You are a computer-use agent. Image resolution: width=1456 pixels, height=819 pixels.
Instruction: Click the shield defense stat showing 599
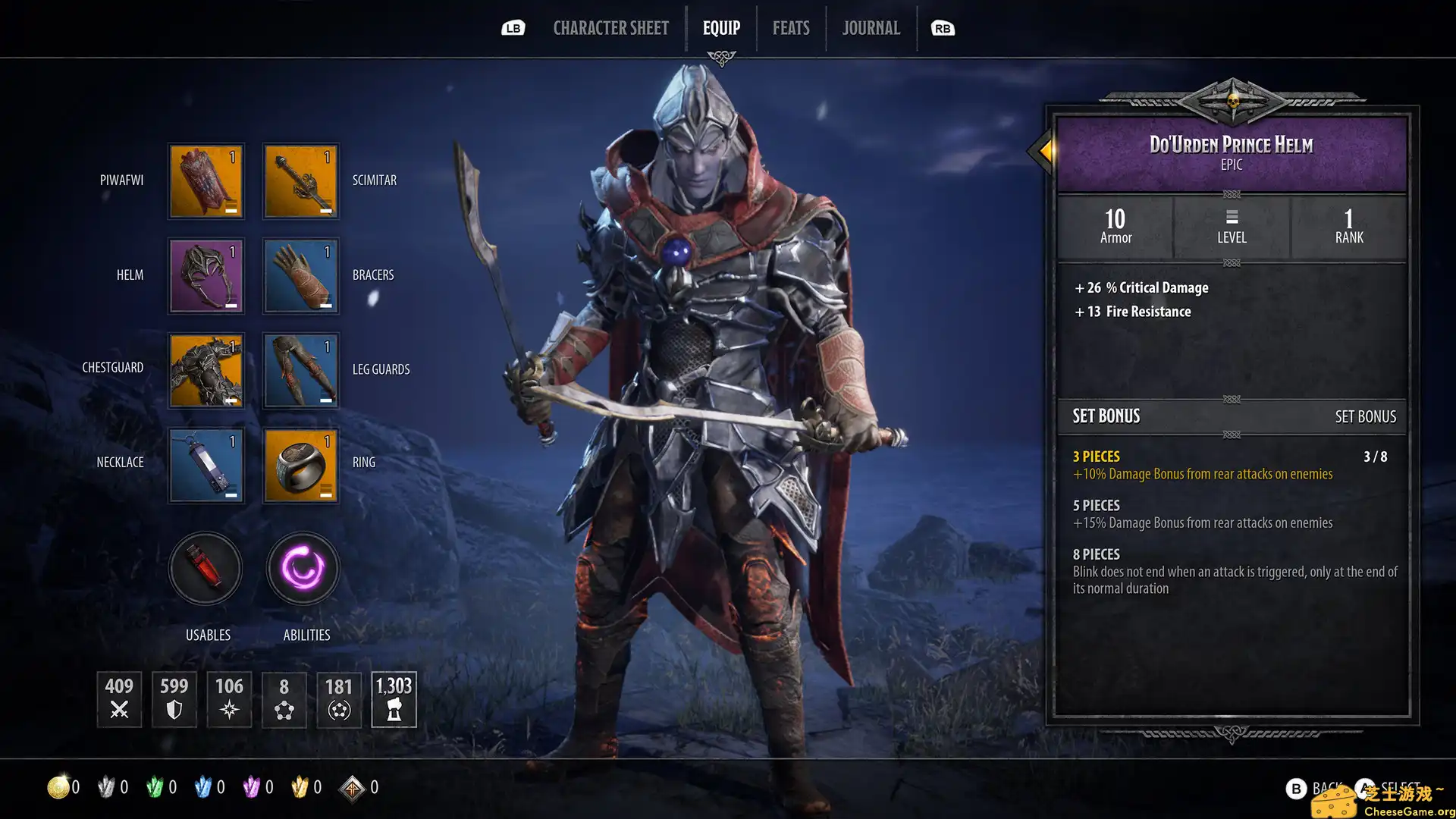coord(174,699)
